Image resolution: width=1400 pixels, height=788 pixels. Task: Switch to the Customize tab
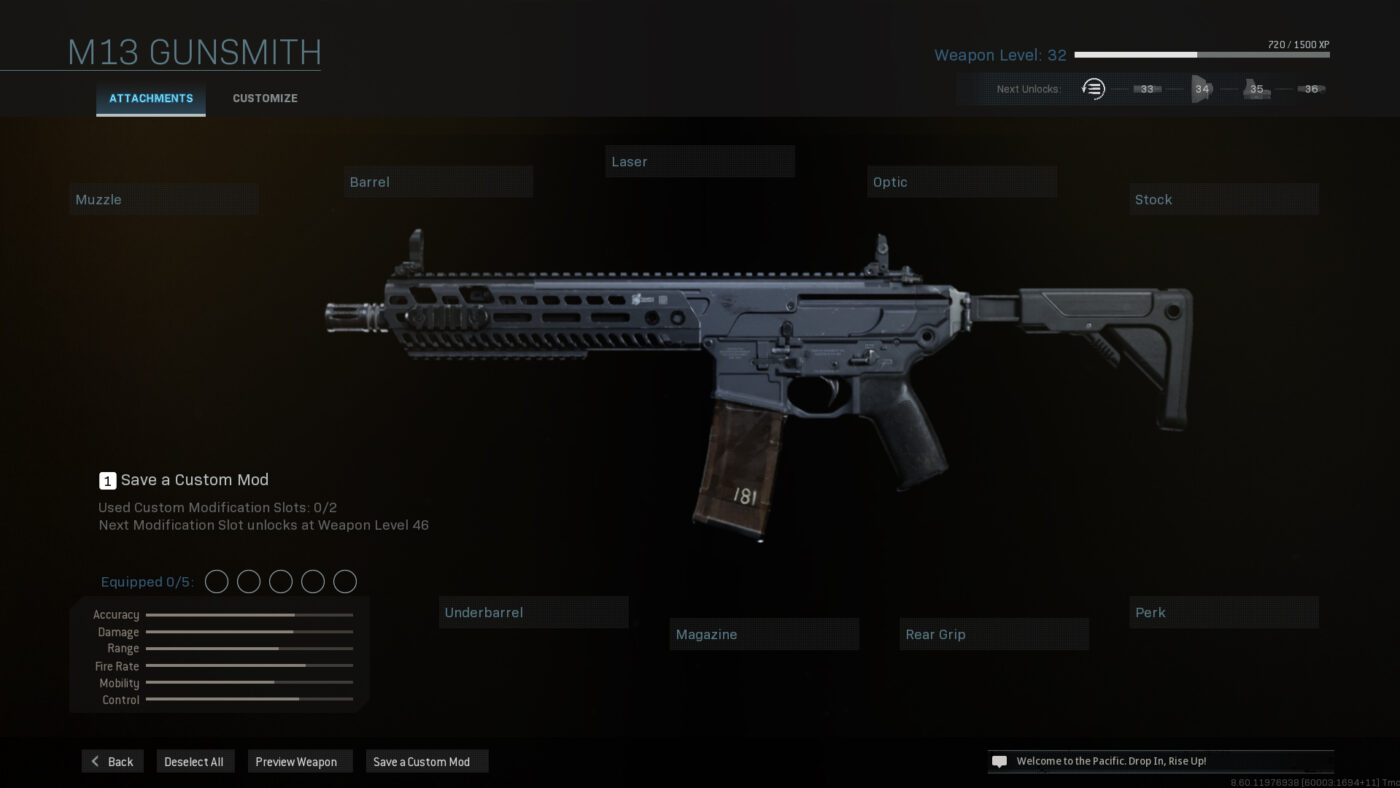click(264, 98)
